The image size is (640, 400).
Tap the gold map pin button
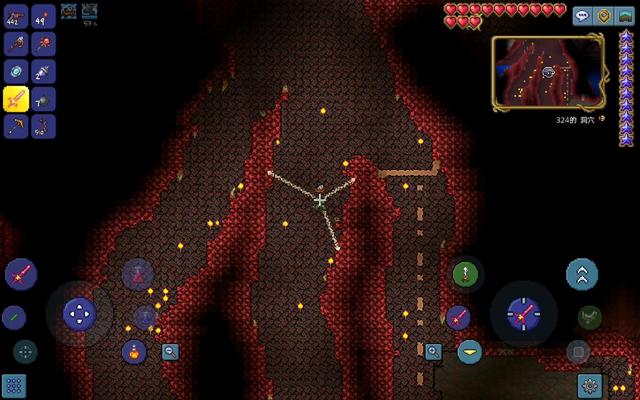(603, 16)
